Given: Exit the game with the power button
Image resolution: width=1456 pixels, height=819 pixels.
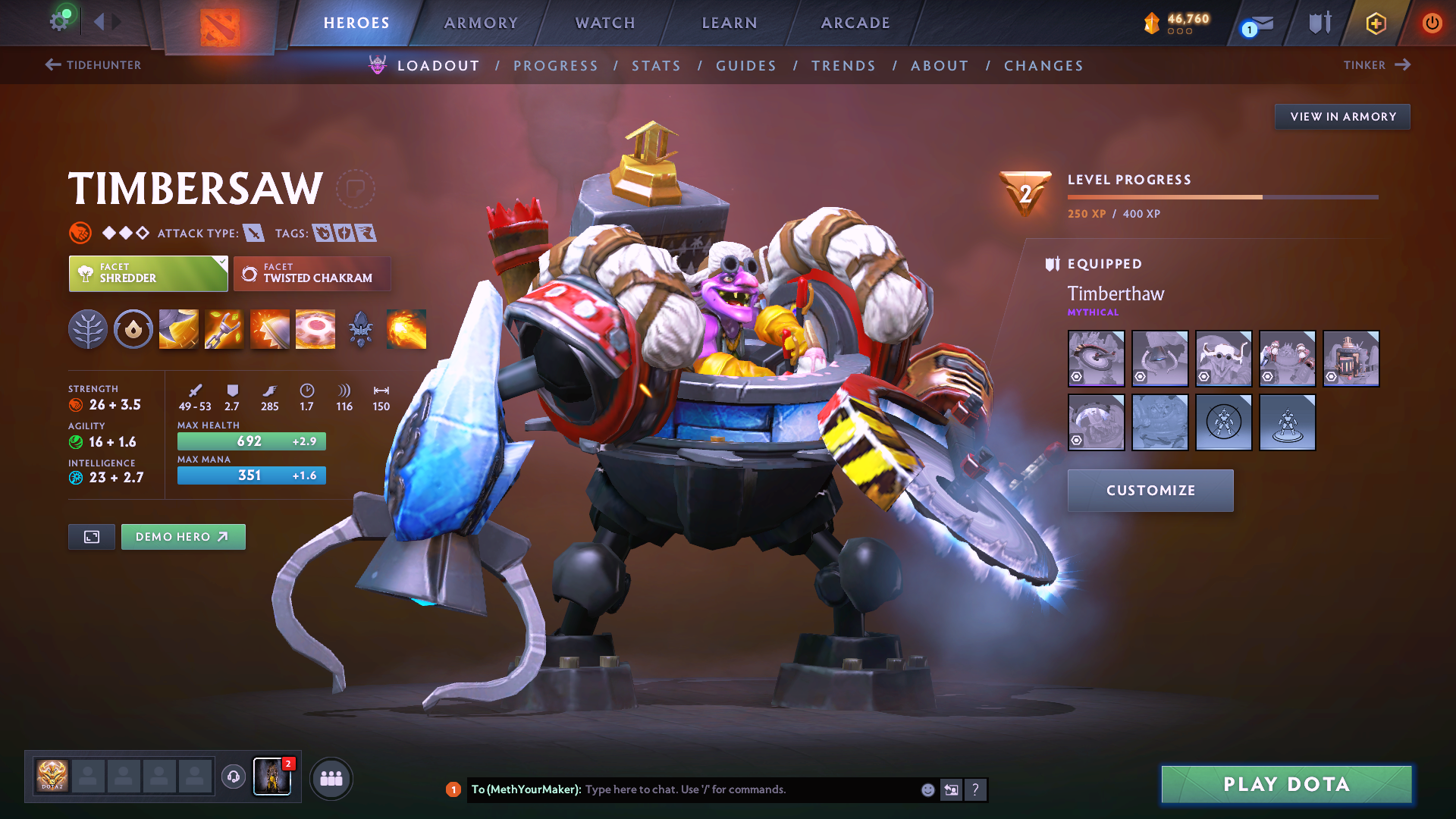Looking at the screenshot, I should [1432, 23].
